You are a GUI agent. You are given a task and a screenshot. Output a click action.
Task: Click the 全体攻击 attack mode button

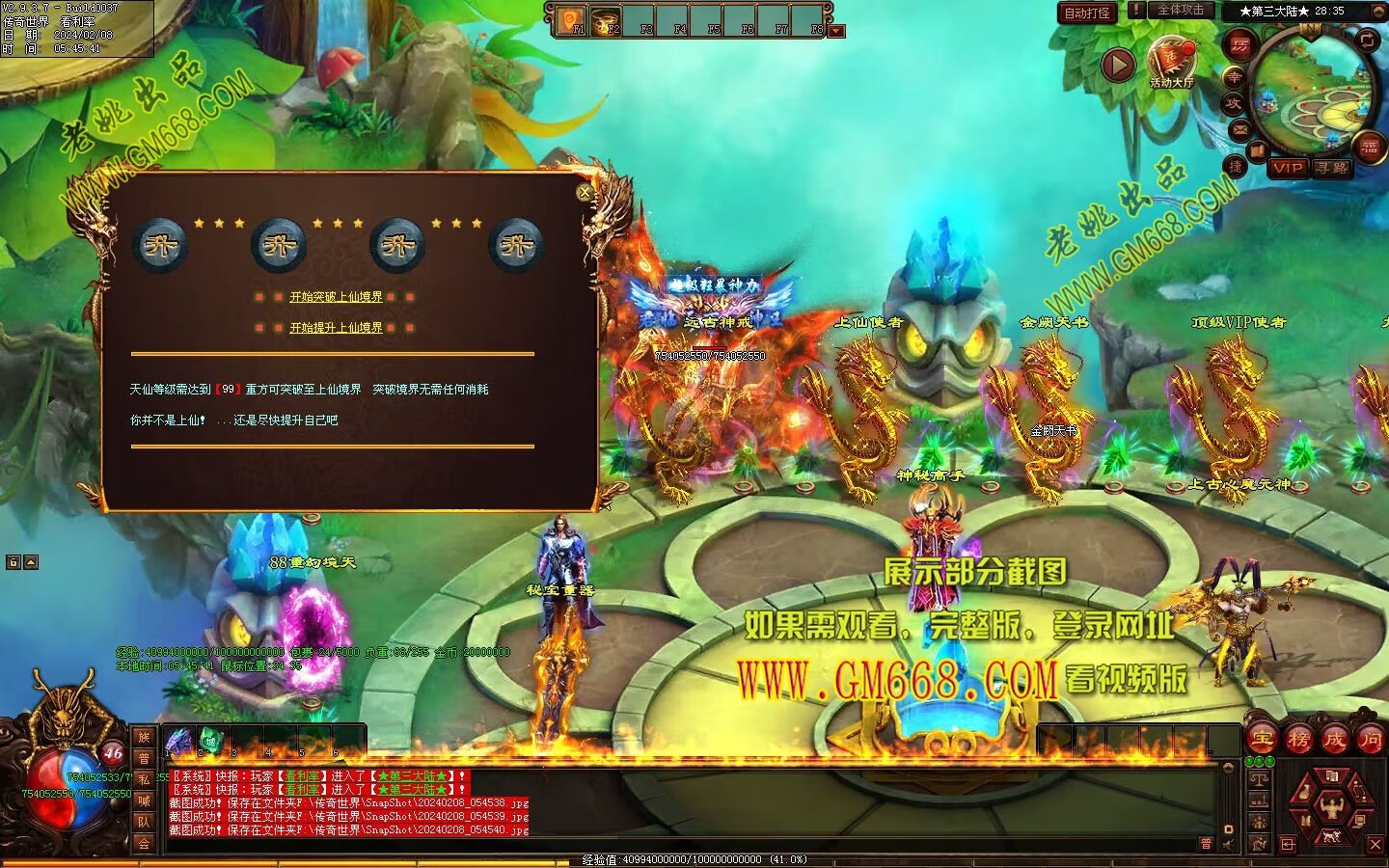point(1181,10)
